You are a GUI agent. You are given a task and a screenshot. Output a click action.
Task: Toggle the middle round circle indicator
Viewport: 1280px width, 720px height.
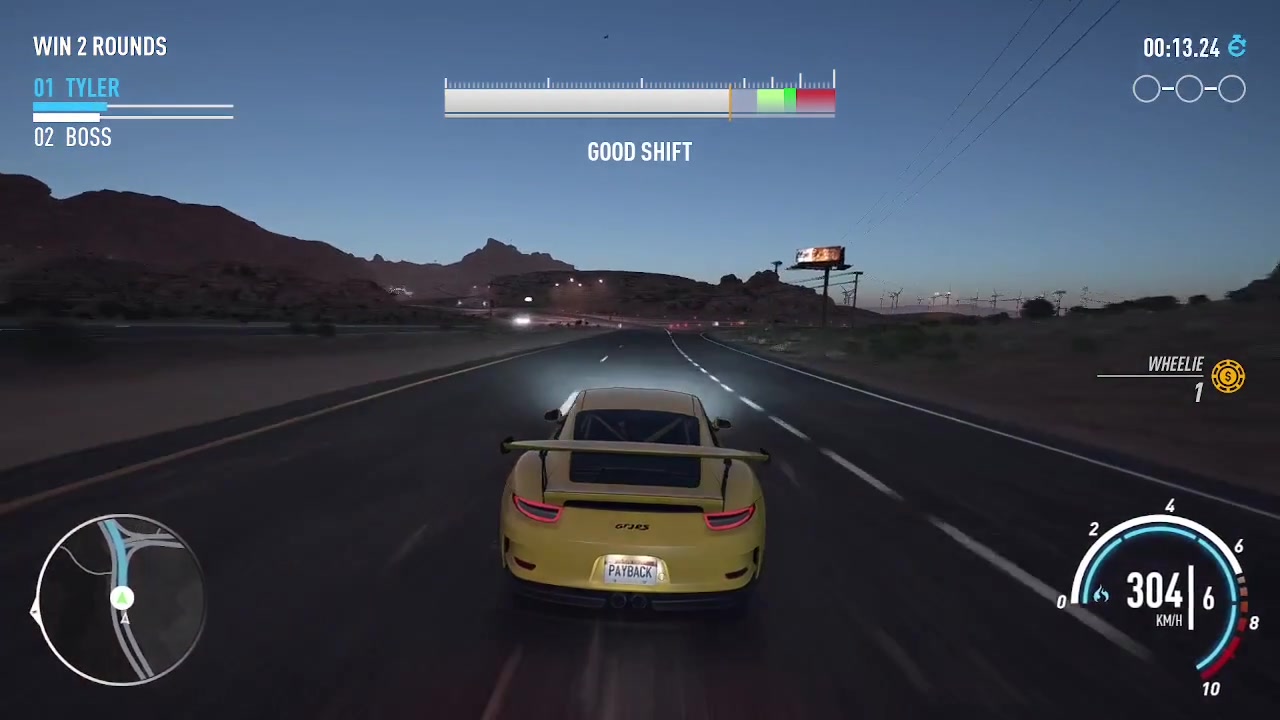pos(1189,89)
